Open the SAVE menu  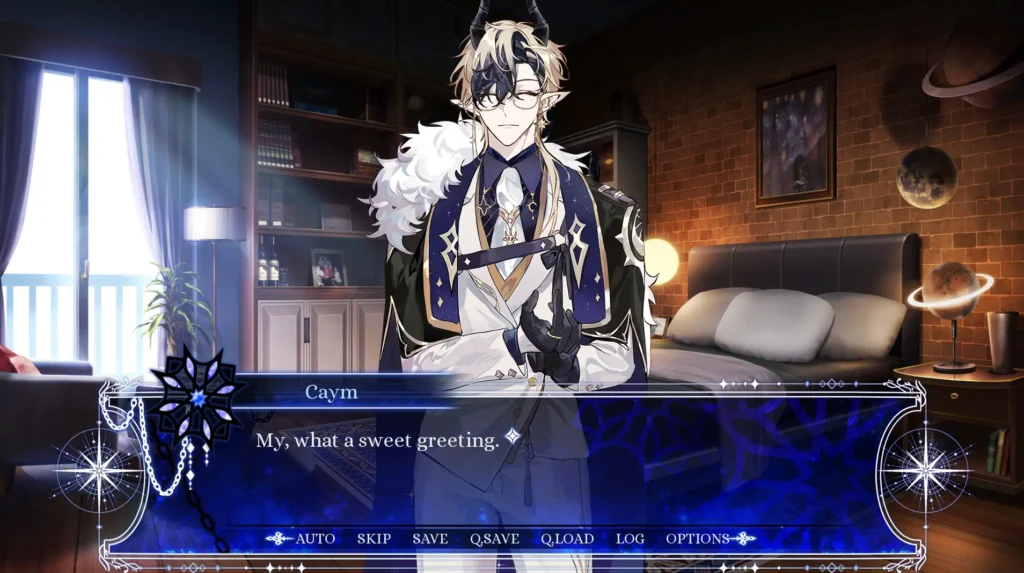pos(430,539)
